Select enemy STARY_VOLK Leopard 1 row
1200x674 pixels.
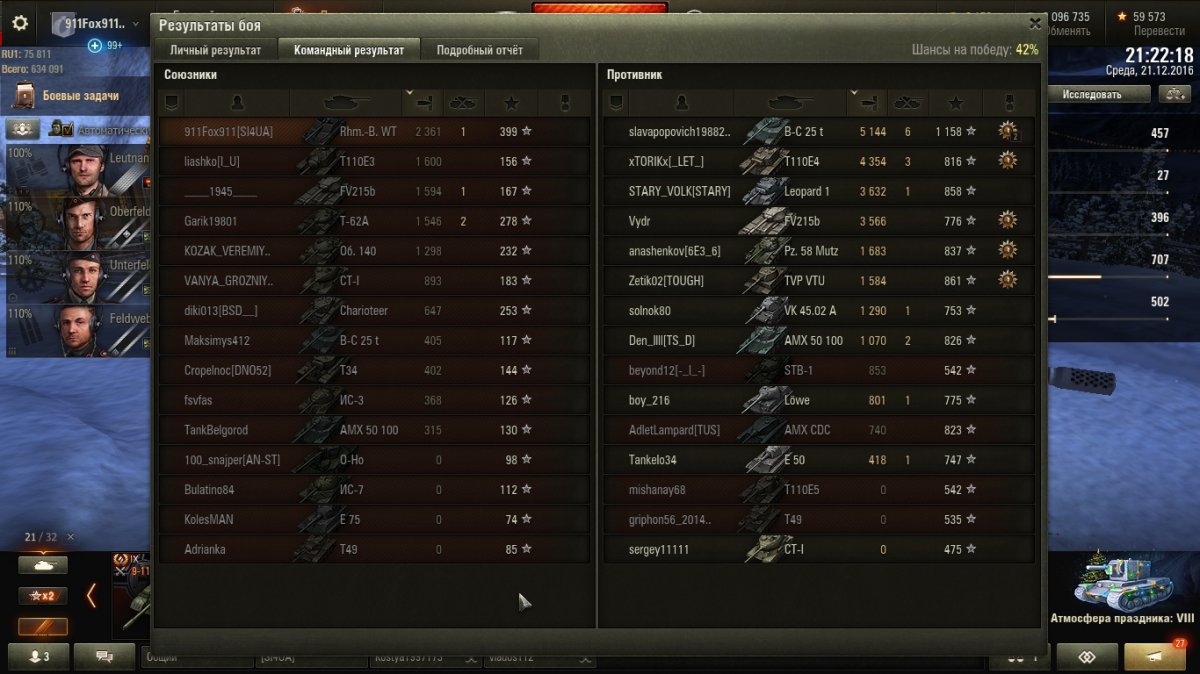(x=818, y=191)
